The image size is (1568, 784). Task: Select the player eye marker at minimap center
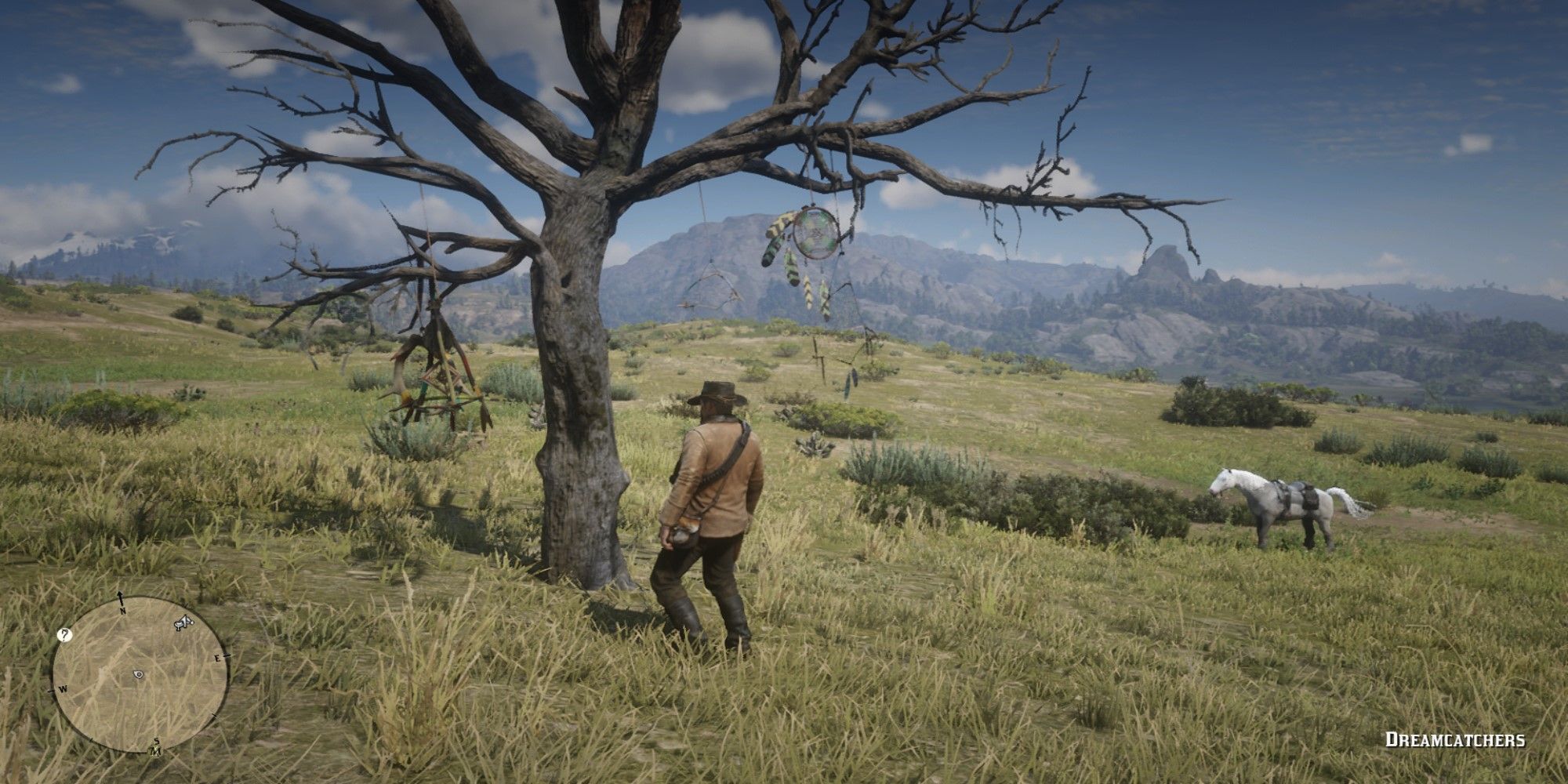coord(138,673)
